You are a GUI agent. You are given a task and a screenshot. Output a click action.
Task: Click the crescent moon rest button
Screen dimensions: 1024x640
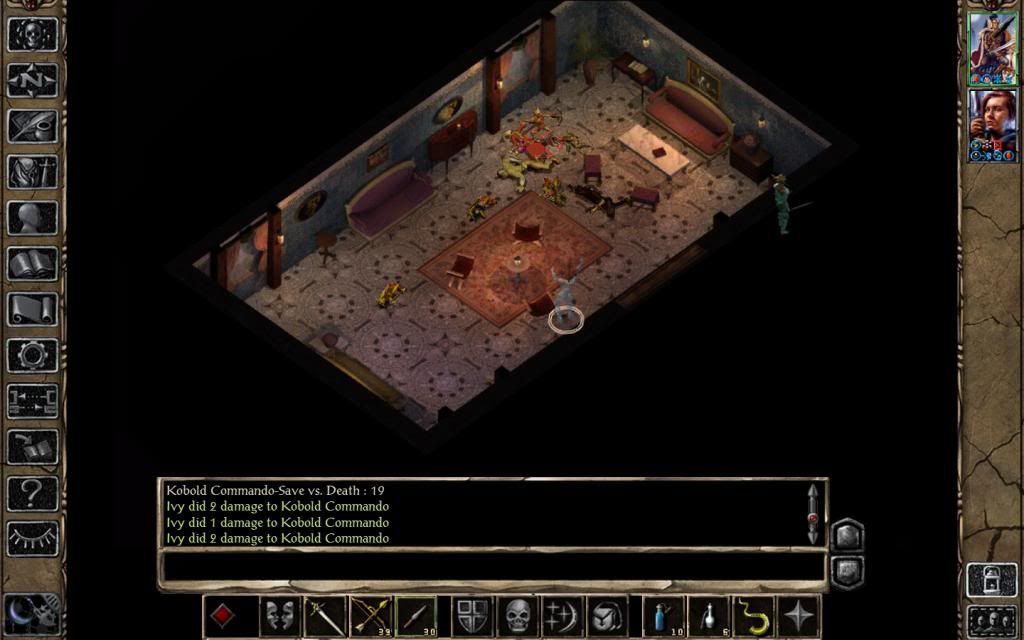pyautogui.click(x=20, y=612)
